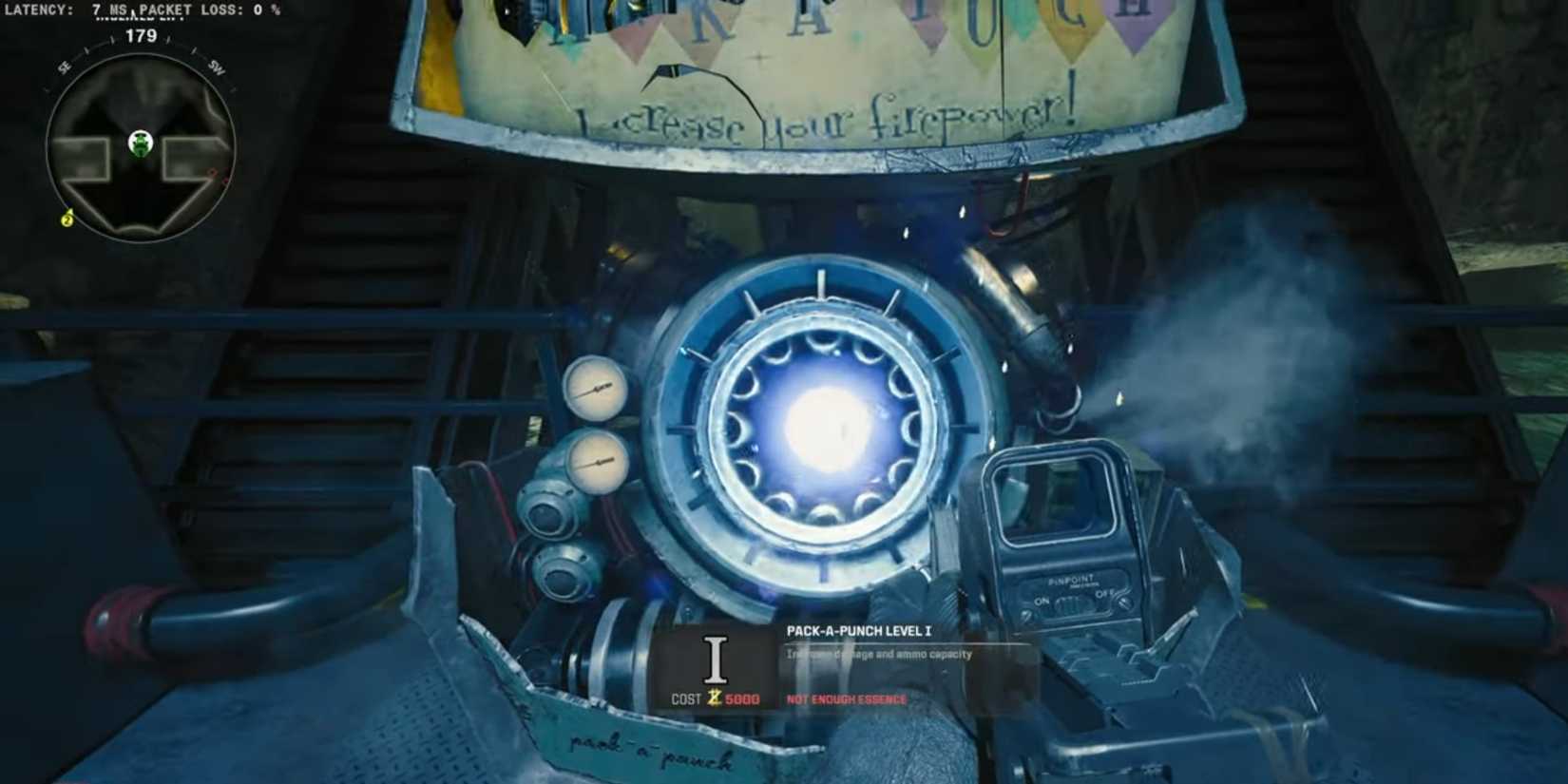
Task: Toggle the Pinpoint sight to OFF
Action: [1104, 594]
